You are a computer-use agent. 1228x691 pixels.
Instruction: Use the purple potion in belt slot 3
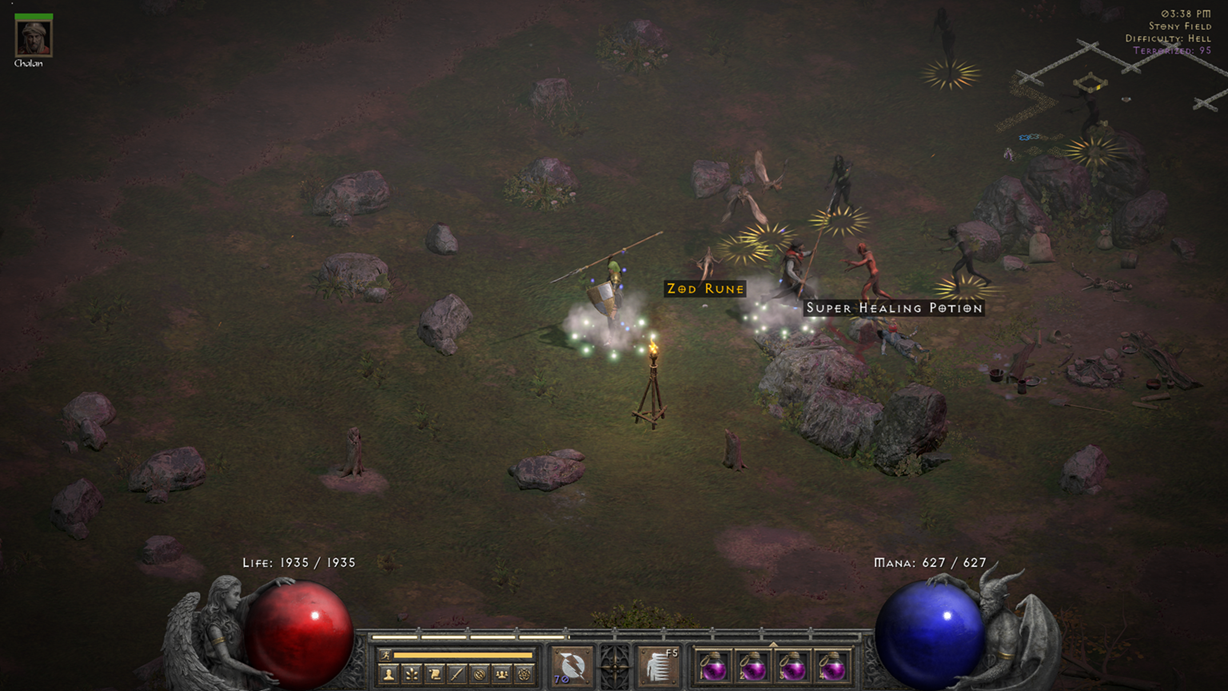click(792, 666)
